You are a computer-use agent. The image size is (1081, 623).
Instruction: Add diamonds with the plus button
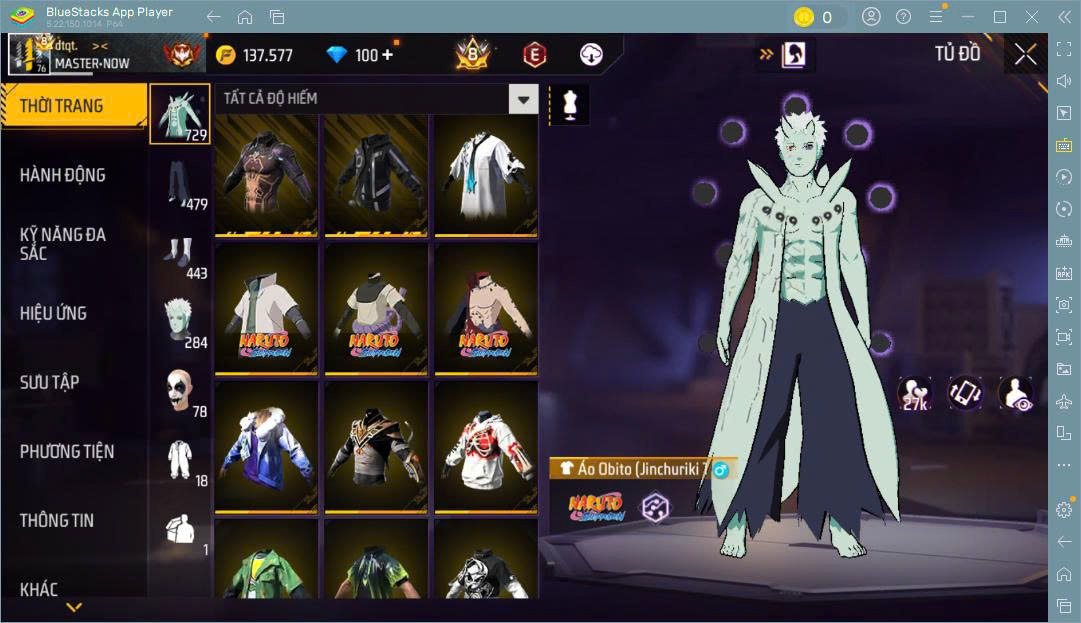point(387,55)
